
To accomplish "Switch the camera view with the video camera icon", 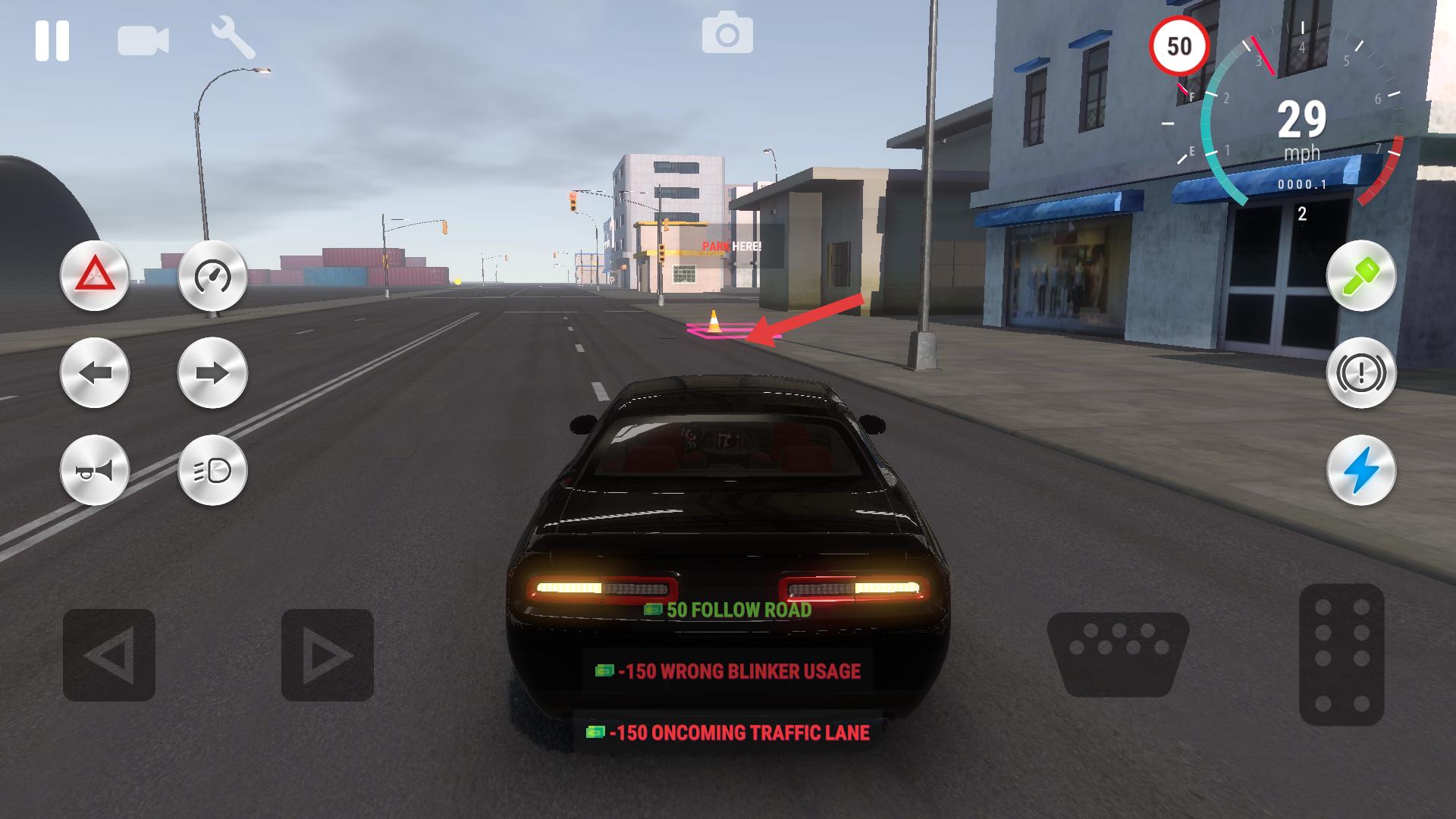I will coord(143,40).
